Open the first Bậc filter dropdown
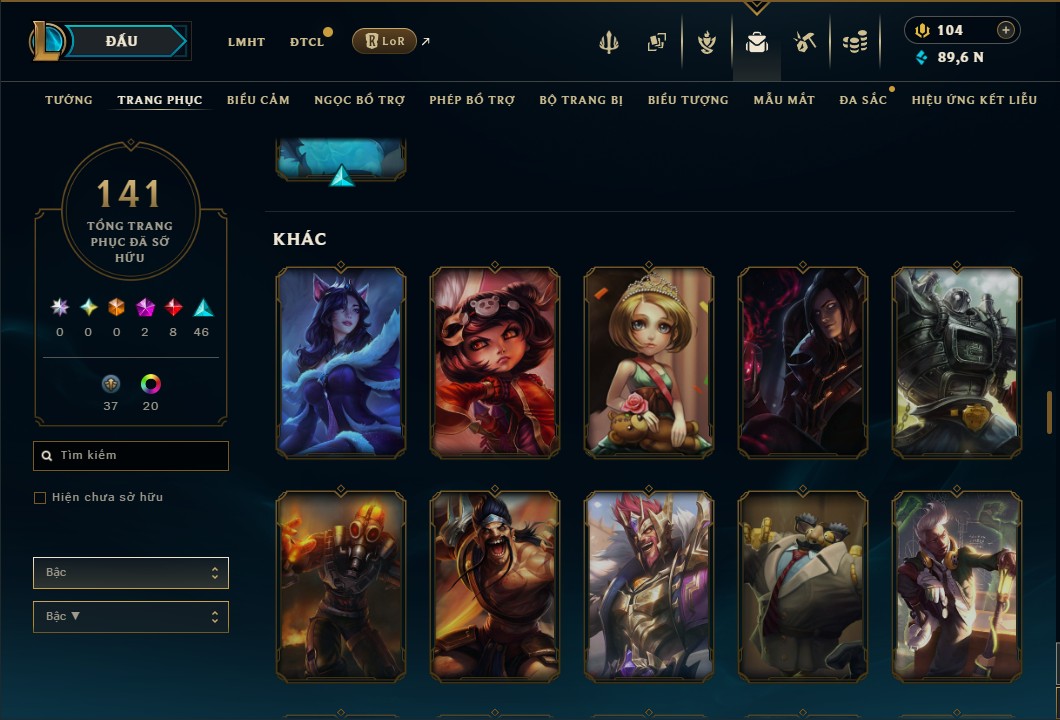1060x720 pixels. pos(131,573)
